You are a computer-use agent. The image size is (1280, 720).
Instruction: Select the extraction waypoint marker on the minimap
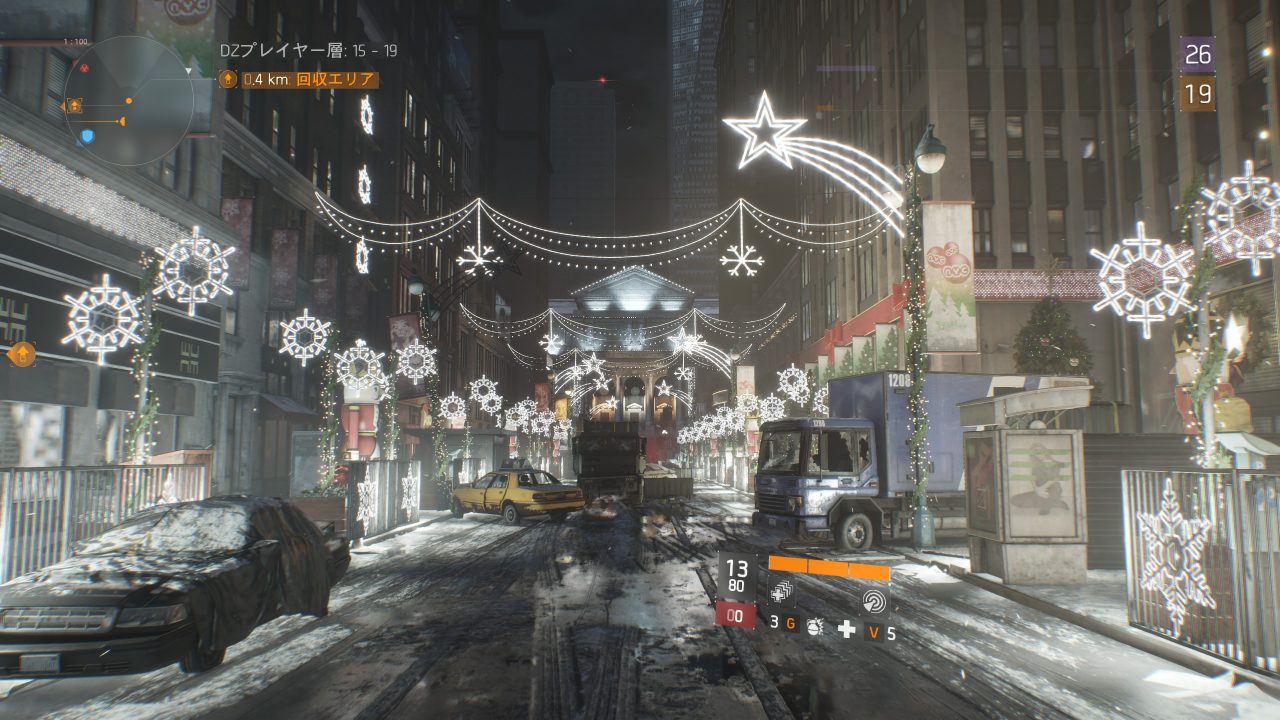(75, 105)
